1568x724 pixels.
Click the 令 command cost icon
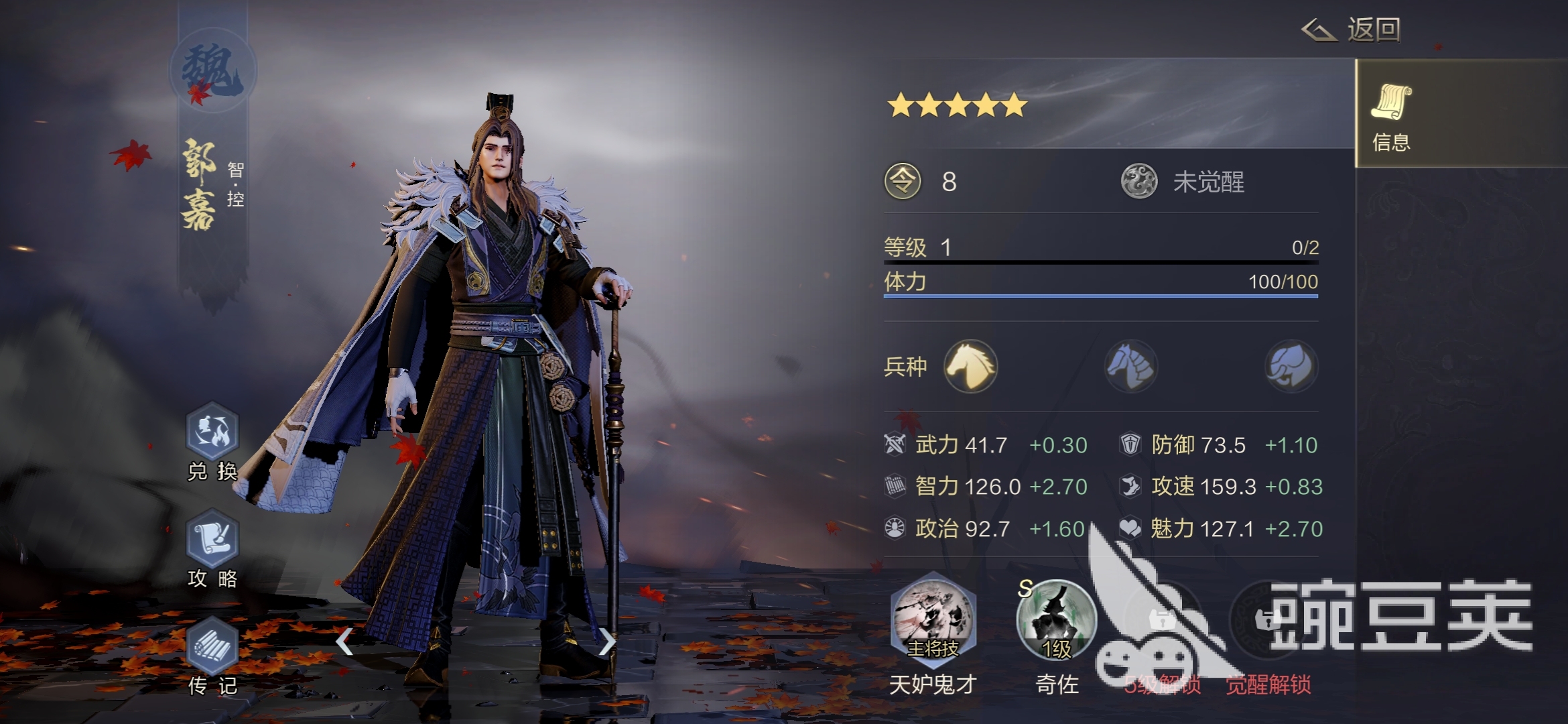pos(903,182)
